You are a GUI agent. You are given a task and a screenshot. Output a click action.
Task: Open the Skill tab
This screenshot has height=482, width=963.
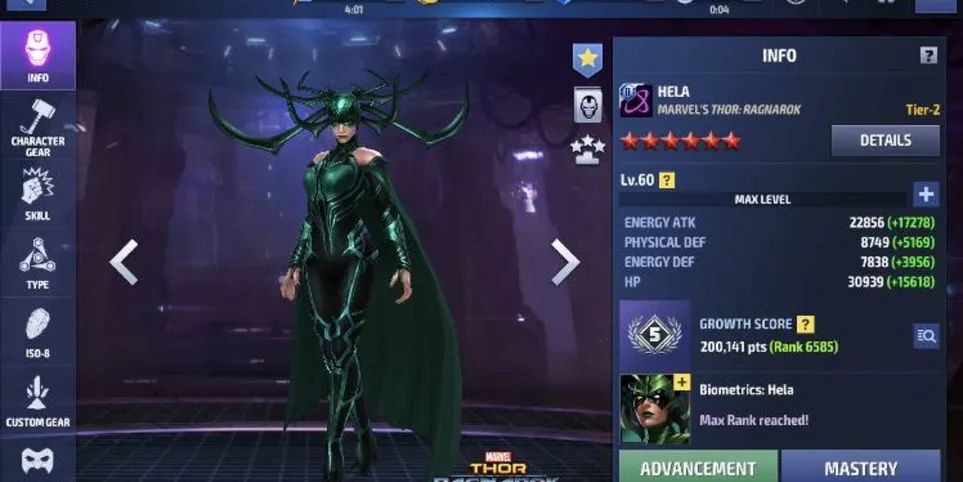coord(37,194)
